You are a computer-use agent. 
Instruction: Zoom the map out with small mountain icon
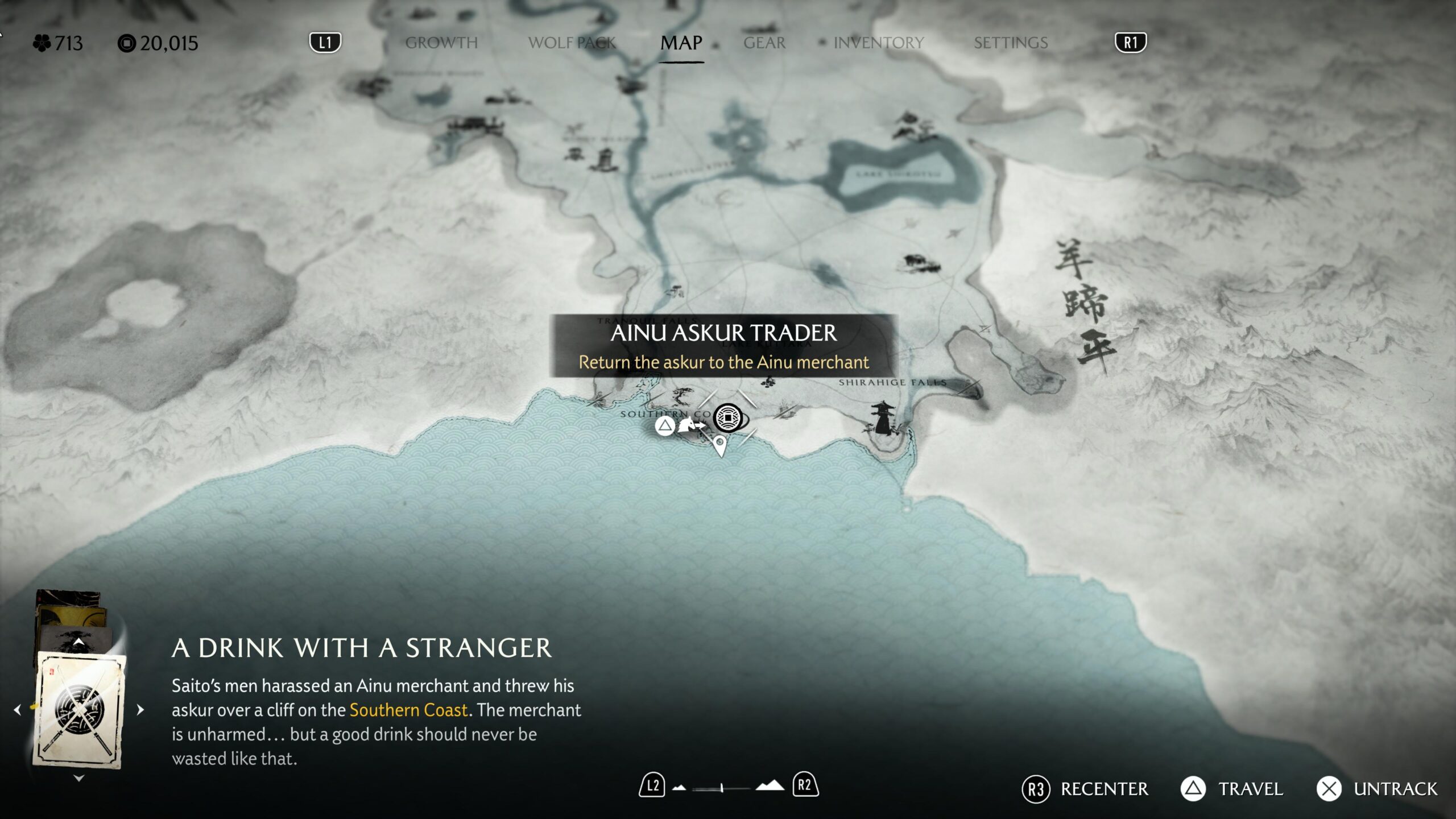click(679, 788)
